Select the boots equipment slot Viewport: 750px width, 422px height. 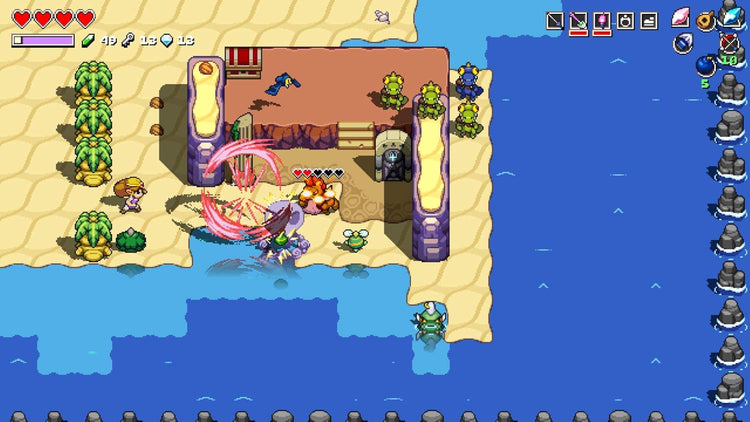[649, 20]
